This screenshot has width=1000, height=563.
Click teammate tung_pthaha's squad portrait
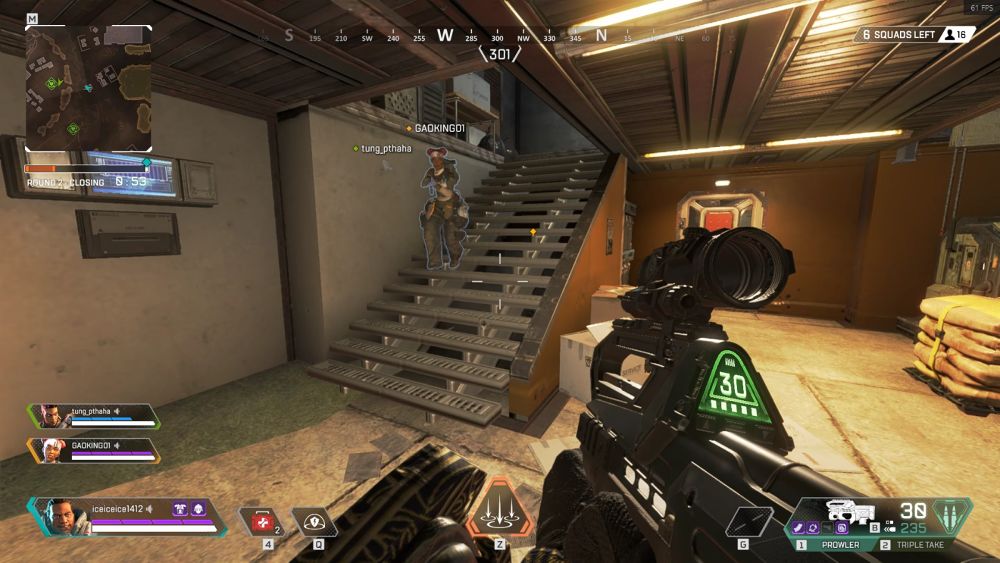pyautogui.click(x=48, y=416)
